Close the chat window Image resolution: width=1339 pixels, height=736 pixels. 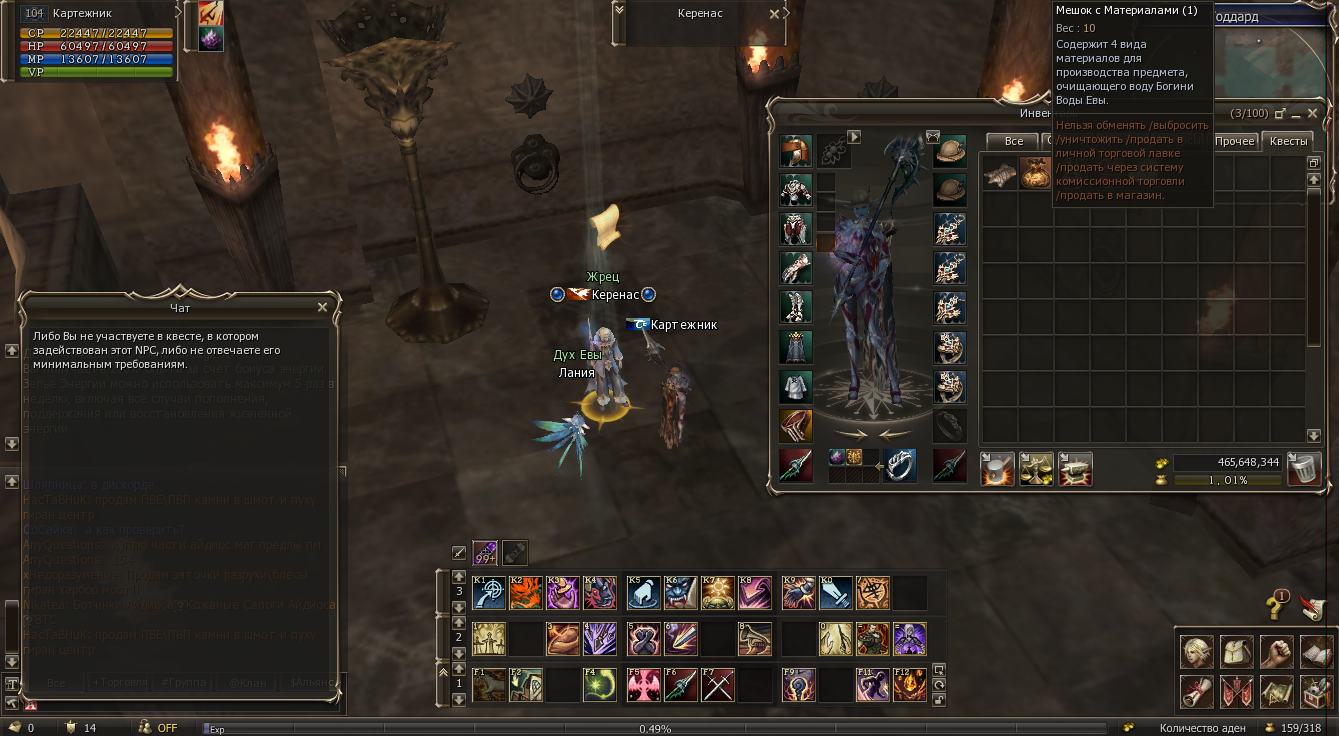(x=322, y=308)
